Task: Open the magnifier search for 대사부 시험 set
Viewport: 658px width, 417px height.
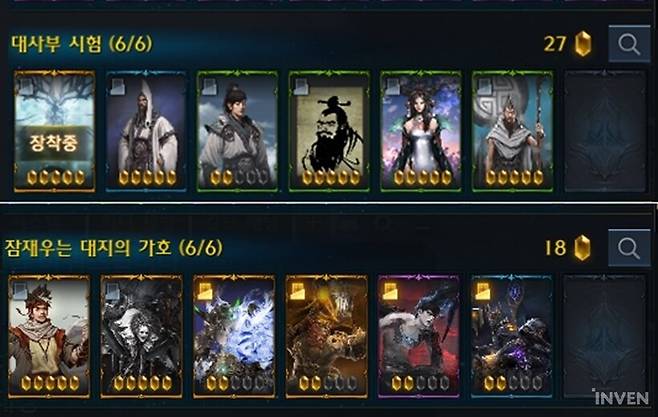Action: point(629,45)
